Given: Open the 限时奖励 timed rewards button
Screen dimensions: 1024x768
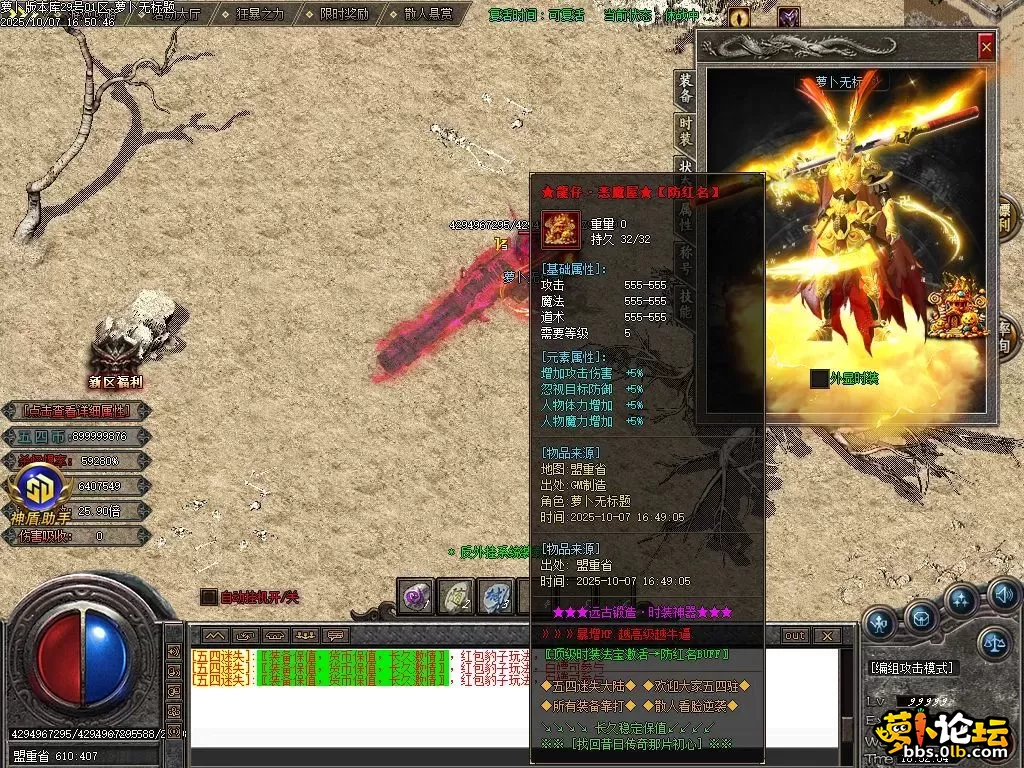Looking at the screenshot, I should coord(343,14).
